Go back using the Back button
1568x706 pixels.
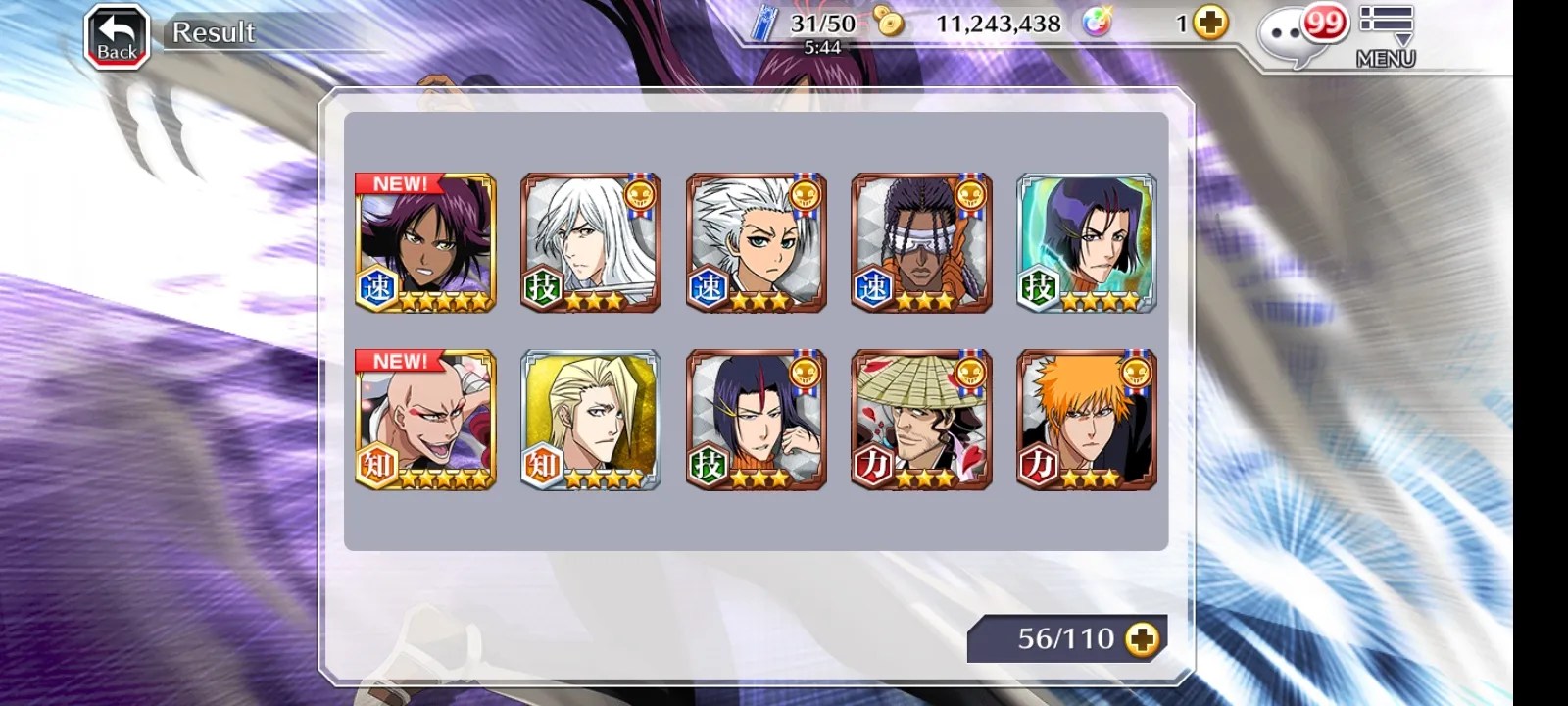point(117,38)
